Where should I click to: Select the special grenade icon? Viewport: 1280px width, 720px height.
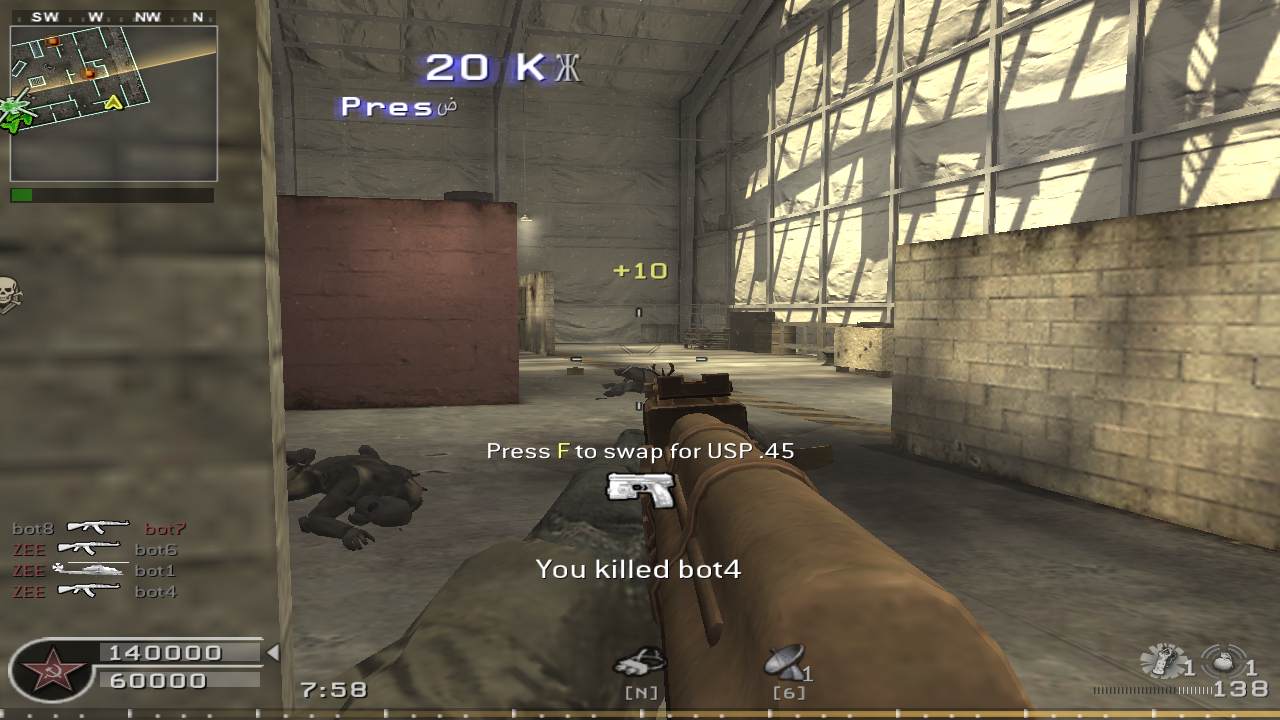(1161, 662)
